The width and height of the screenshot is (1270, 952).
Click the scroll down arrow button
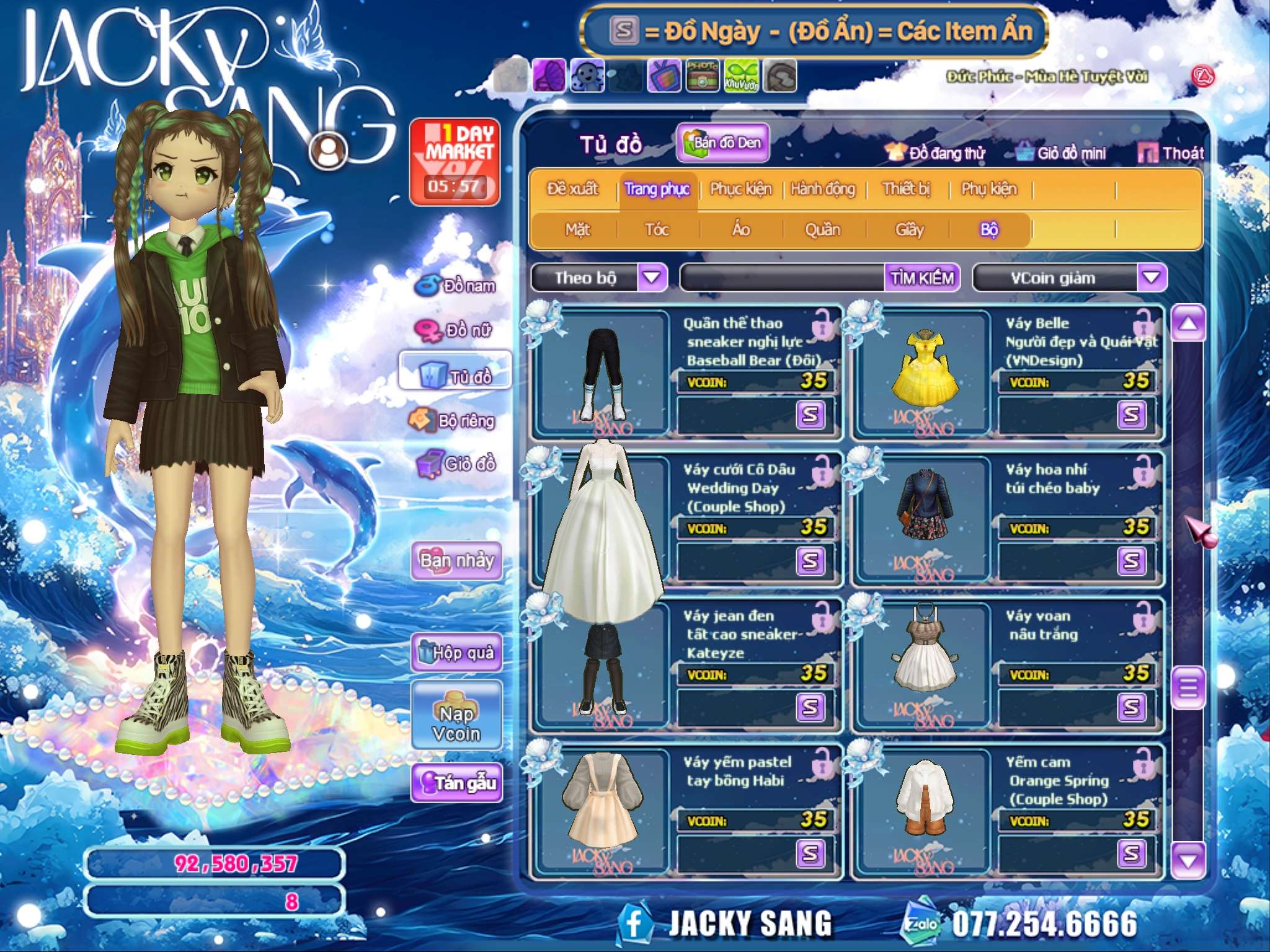click(1188, 860)
